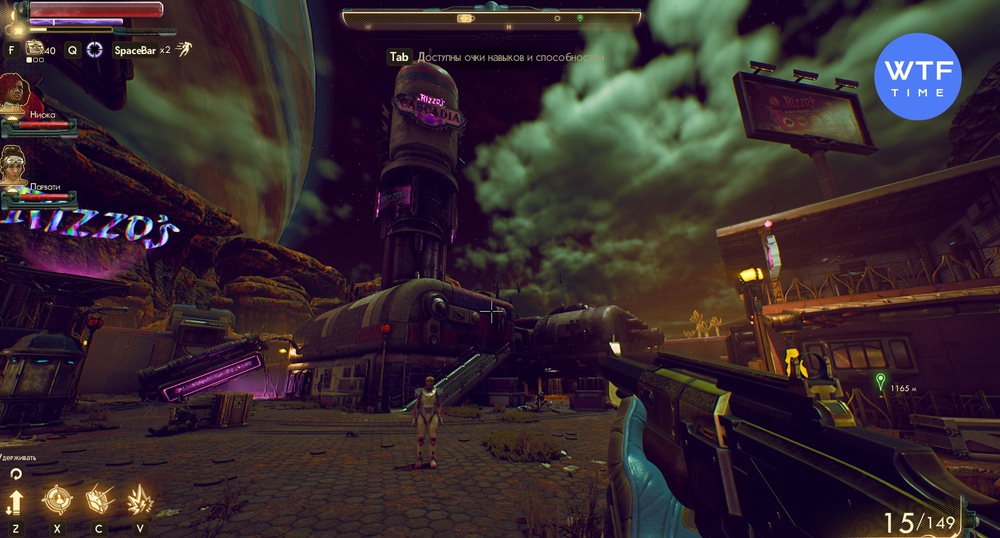This screenshot has width=1000, height=538.
Task: Trigger the explosion burst companion ability icon
Action: [x=139, y=499]
